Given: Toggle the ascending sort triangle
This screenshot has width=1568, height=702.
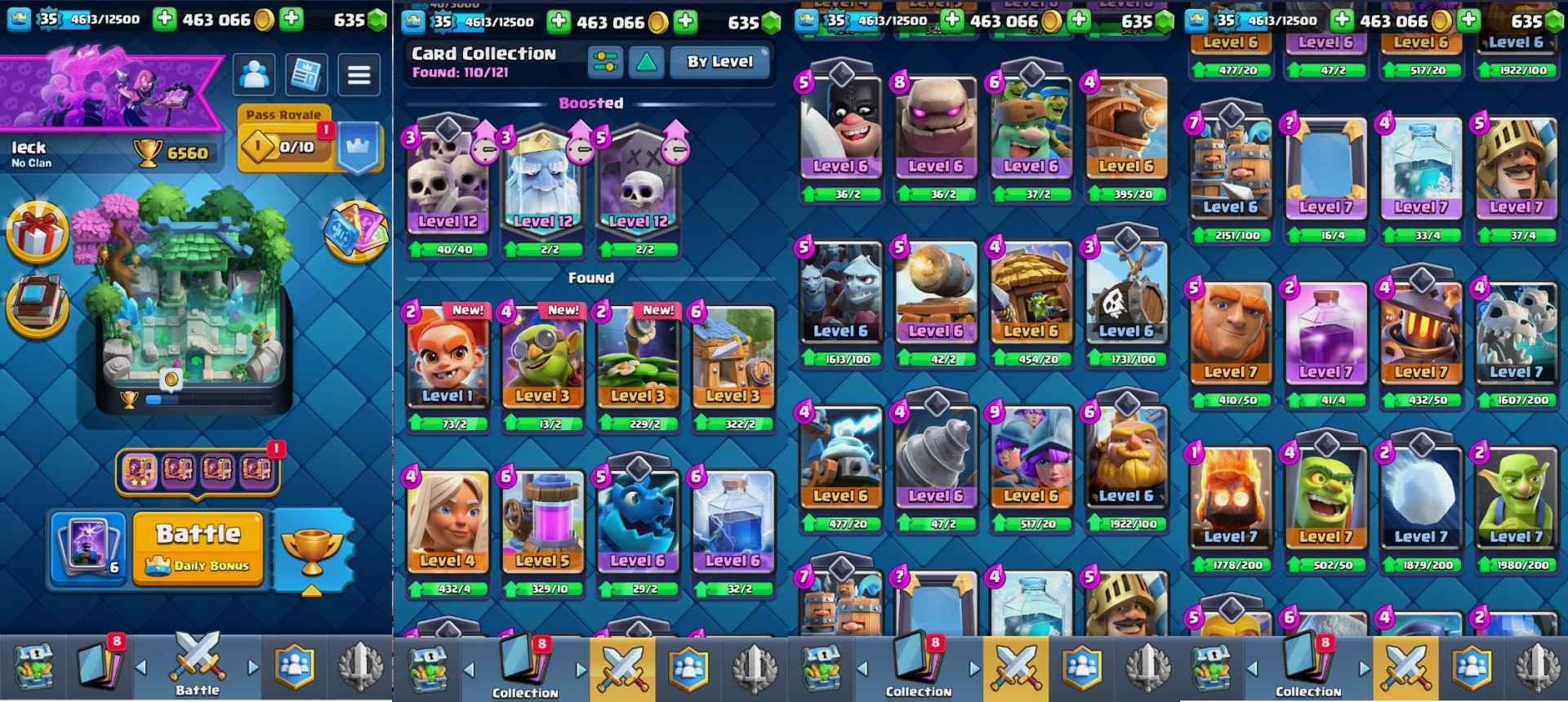Looking at the screenshot, I should [x=648, y=61].
